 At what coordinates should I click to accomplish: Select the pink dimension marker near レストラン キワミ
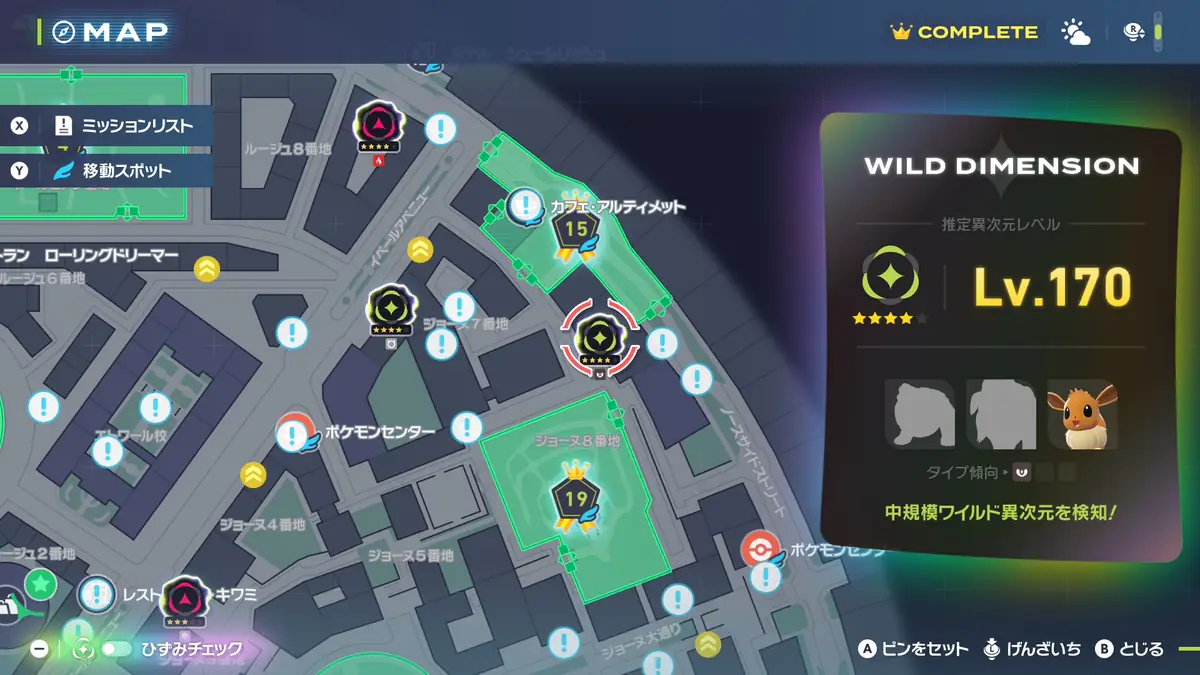tap(184, 600)
